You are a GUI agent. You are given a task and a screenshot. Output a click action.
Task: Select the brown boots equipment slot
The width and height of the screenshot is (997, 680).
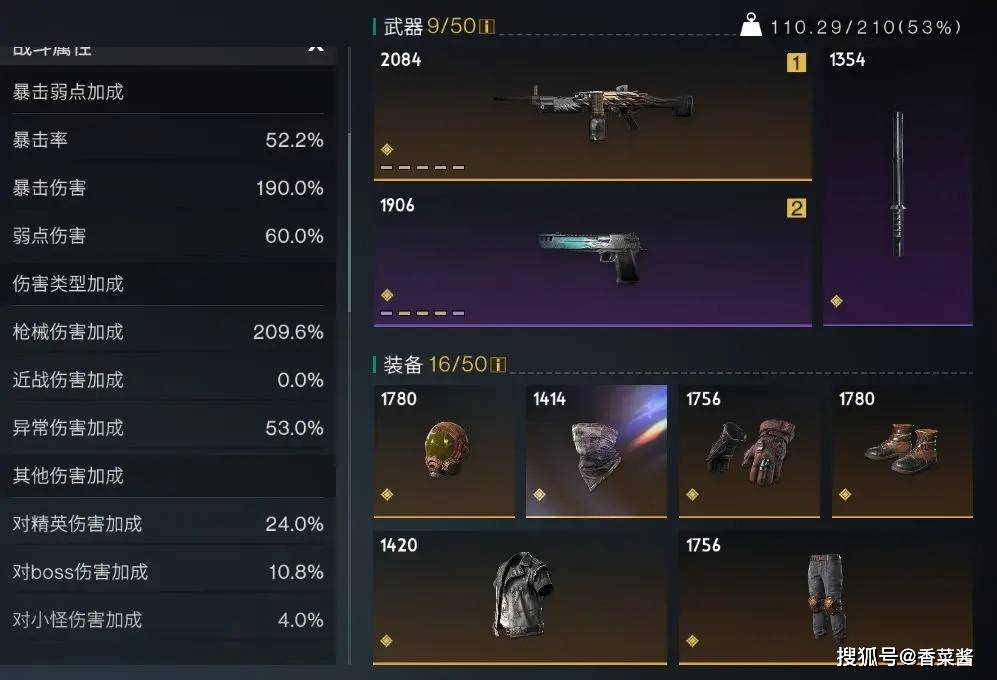click(x=902, y=450)
